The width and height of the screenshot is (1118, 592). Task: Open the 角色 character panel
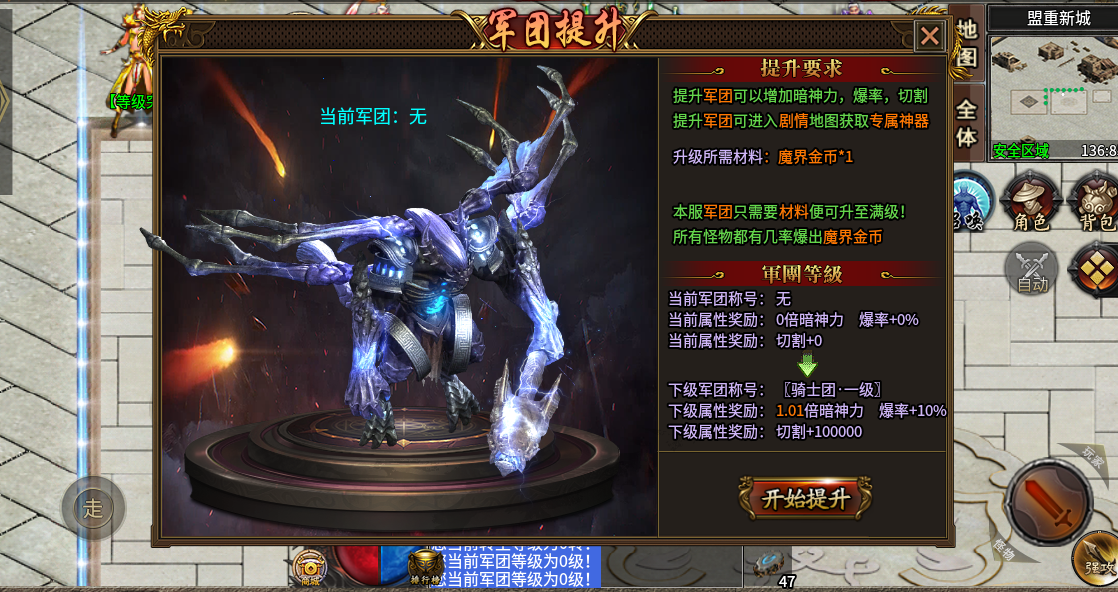tap(1030, 201)
